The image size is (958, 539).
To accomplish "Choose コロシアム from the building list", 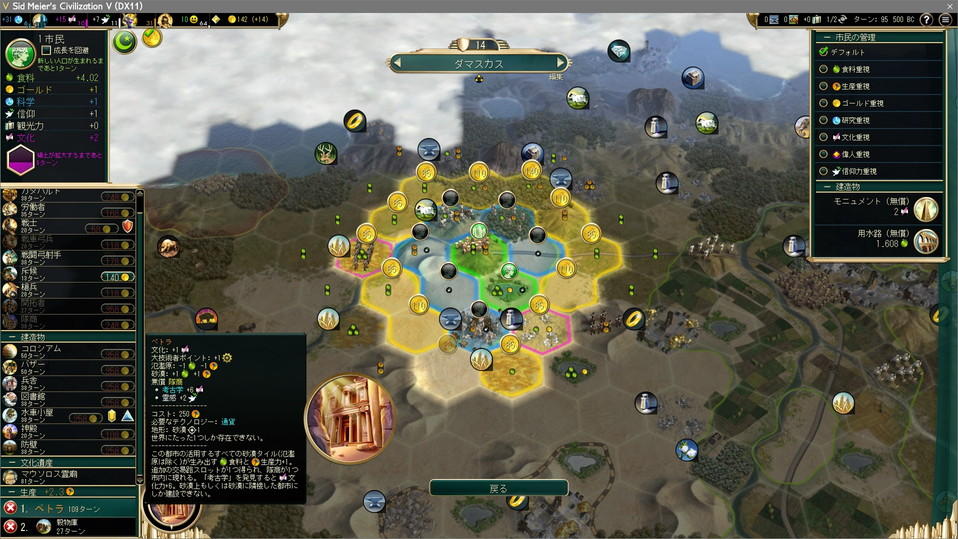I will point(40,348).
